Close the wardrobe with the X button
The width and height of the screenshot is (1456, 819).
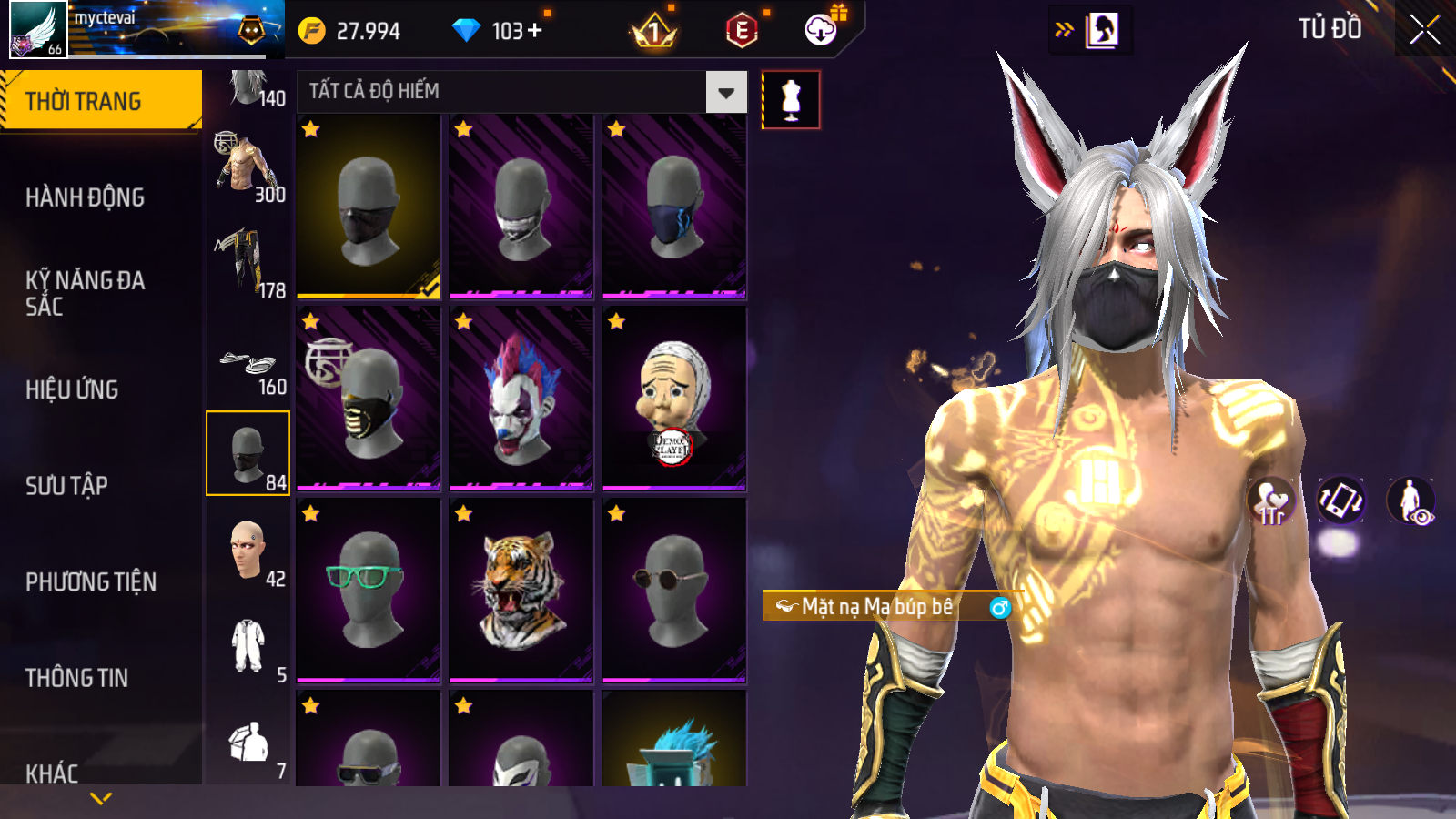[1424, 30]
